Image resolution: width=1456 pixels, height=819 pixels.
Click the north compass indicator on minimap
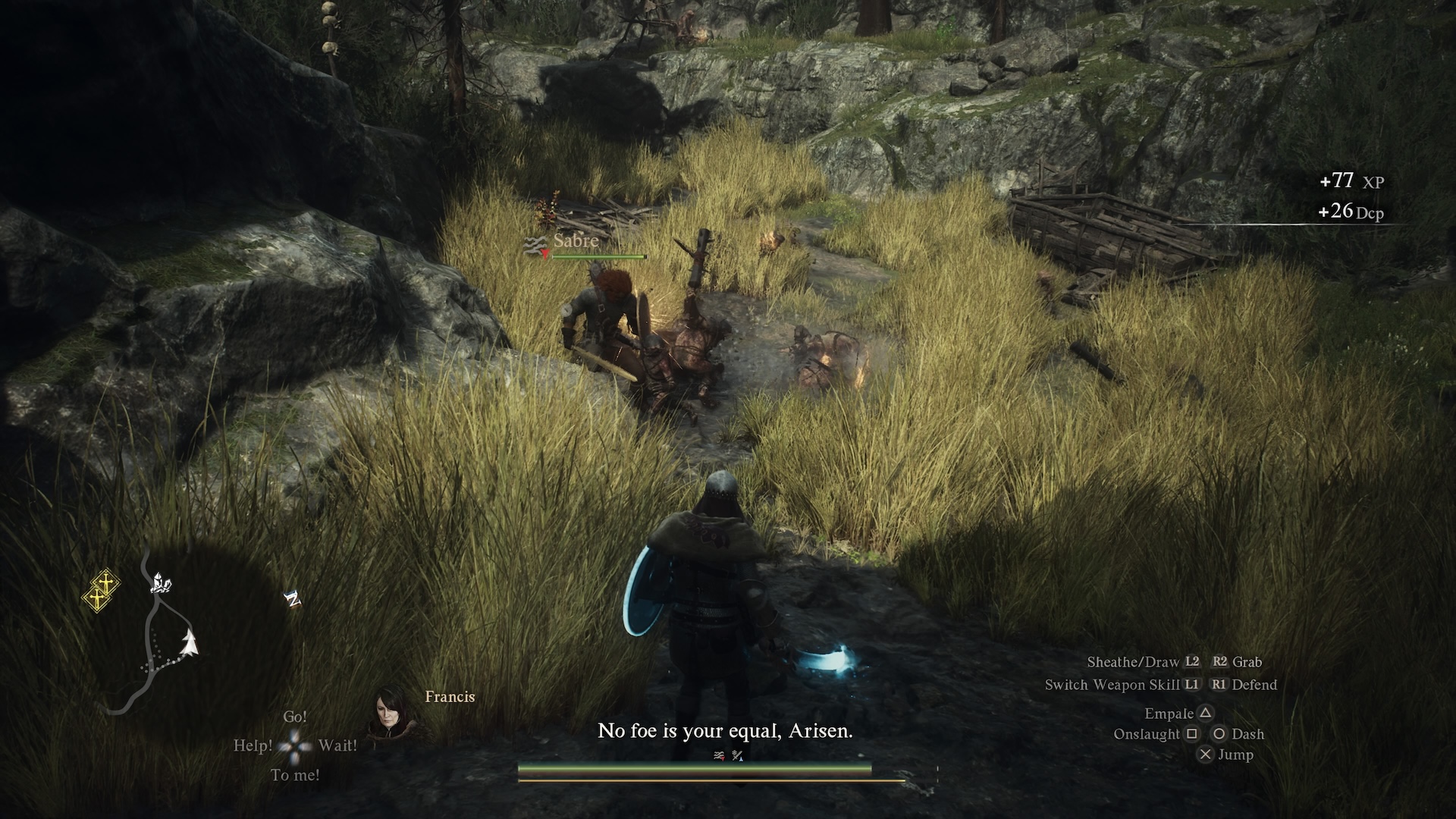point(293,600)
